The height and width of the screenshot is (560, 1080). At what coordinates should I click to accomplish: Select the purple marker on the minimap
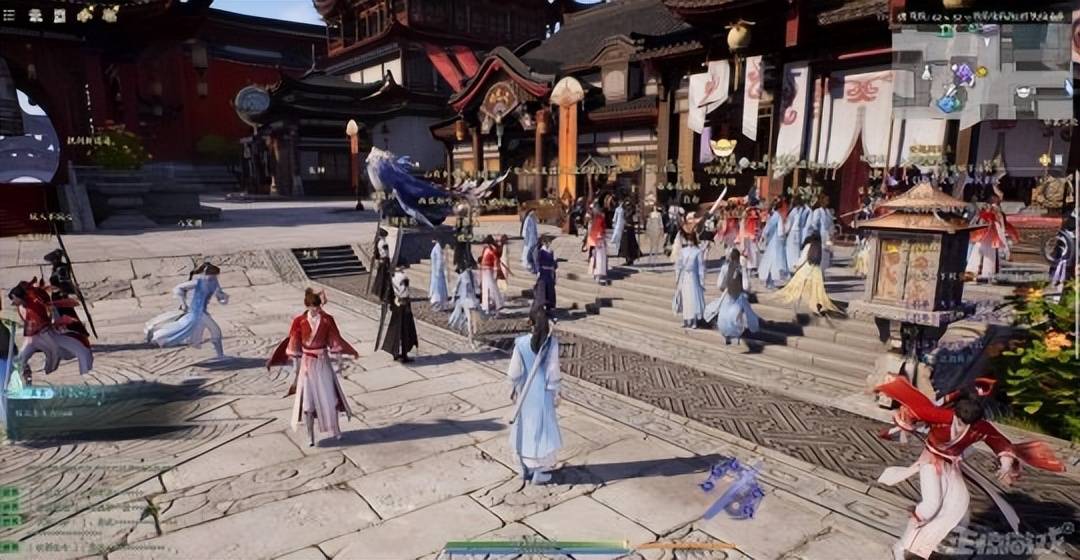tap(964, 72)
